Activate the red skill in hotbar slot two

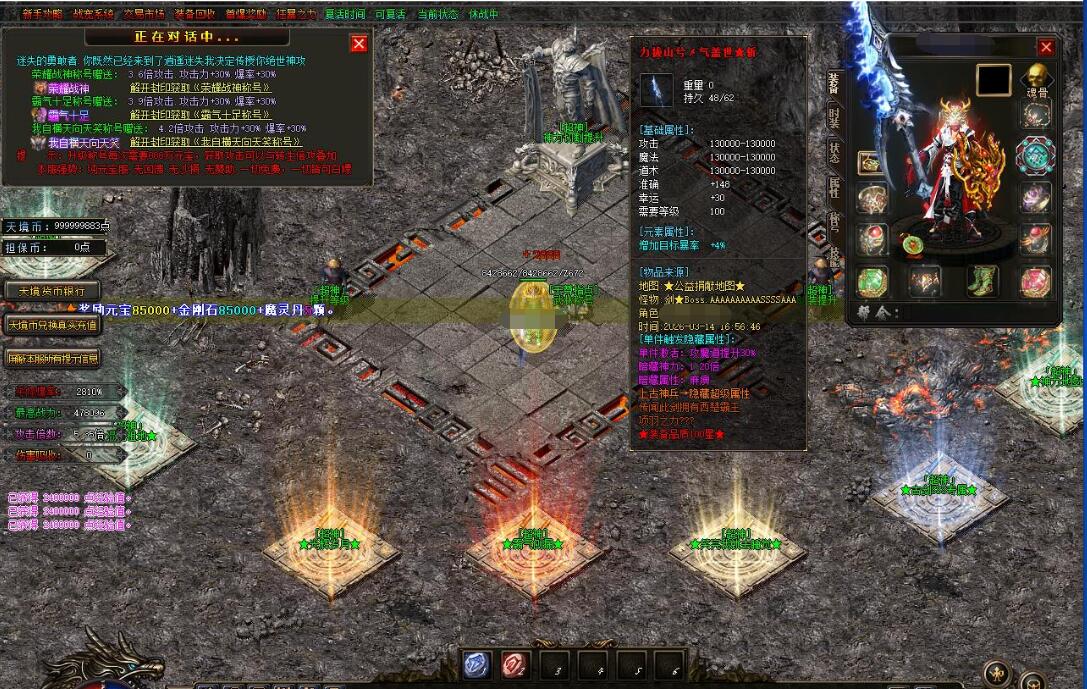[x=515, y=665]
